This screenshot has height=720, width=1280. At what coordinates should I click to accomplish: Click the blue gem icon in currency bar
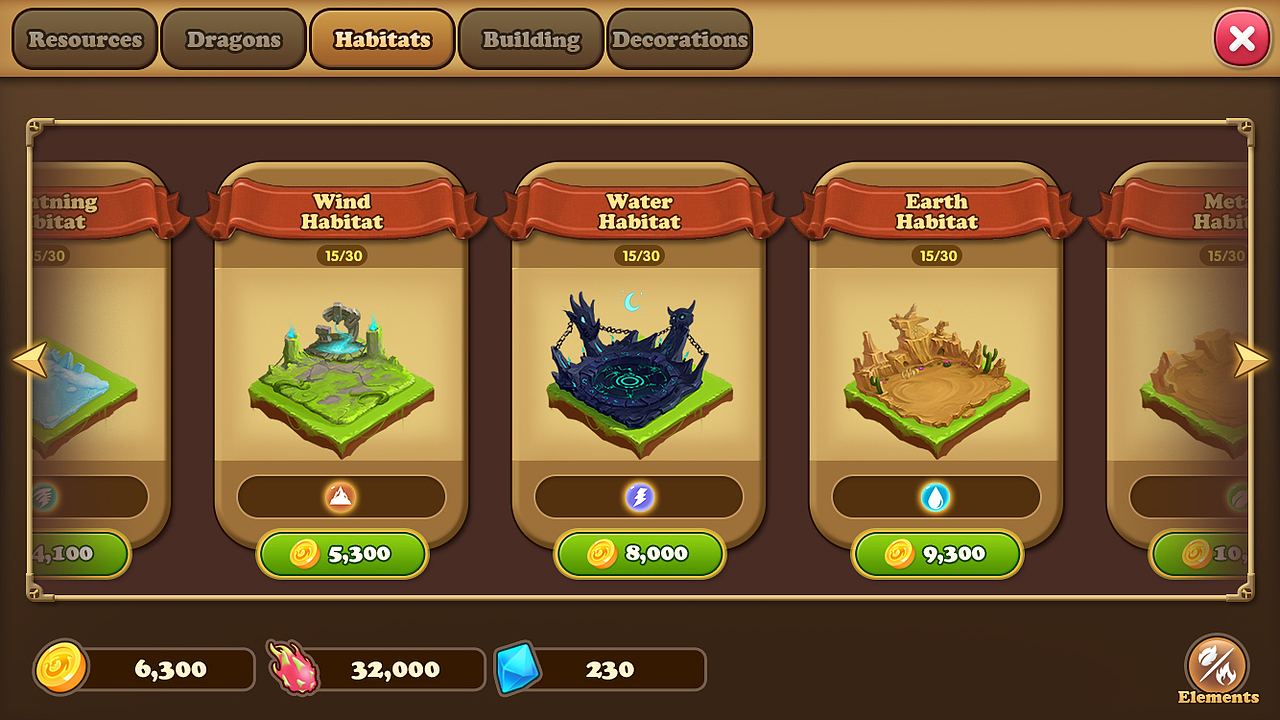519,668
